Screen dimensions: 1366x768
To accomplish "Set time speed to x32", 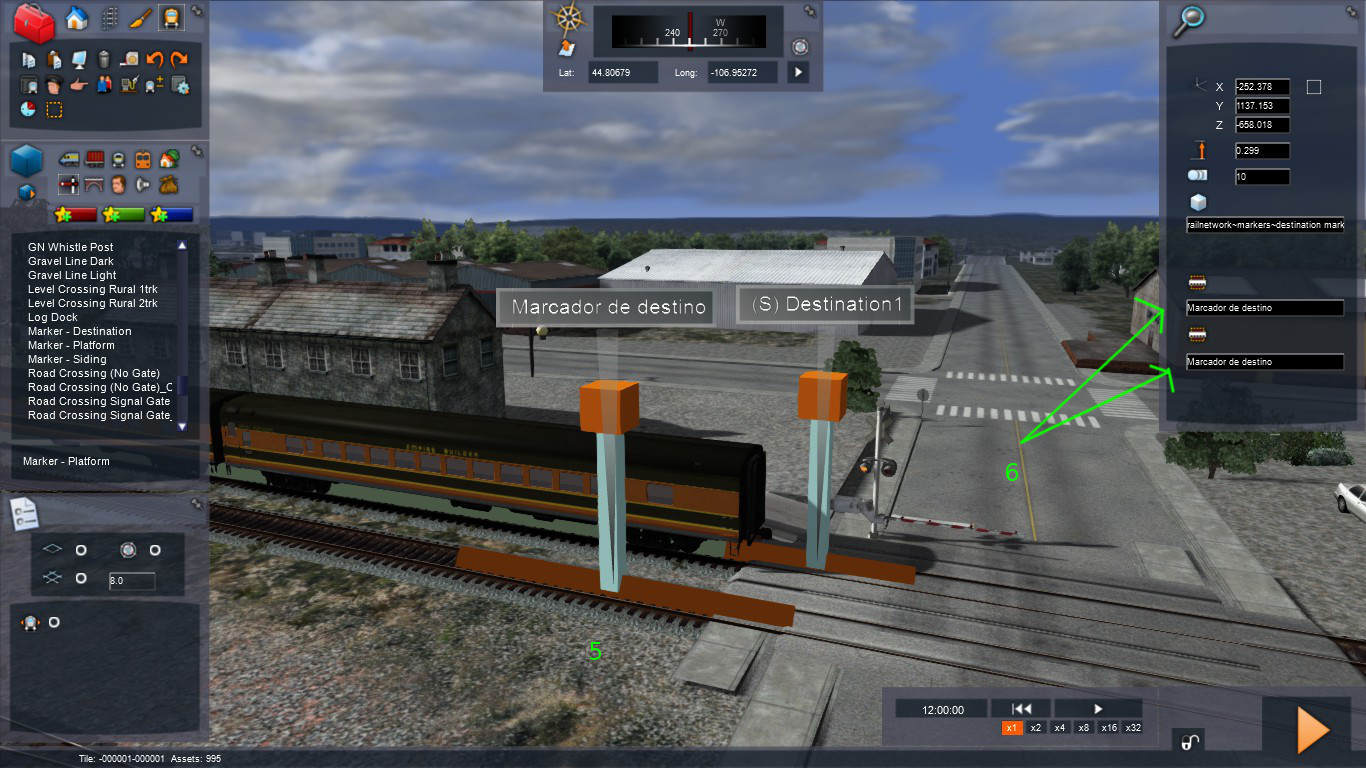I will [1133, 728].
